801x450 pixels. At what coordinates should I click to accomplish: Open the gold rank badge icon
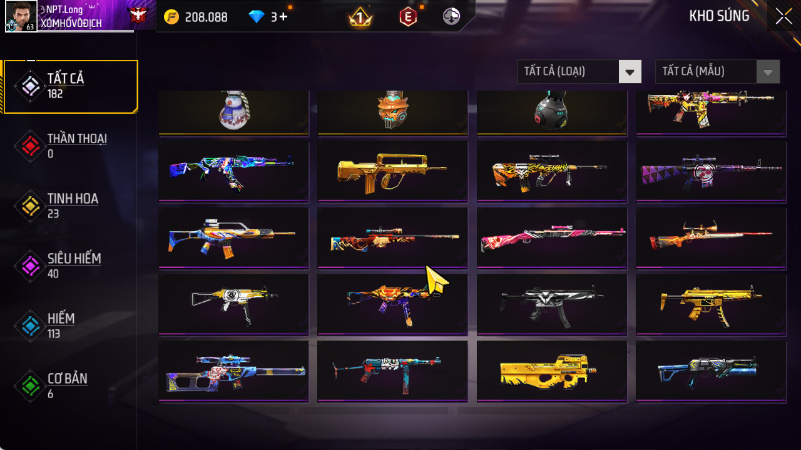point(360,17)
